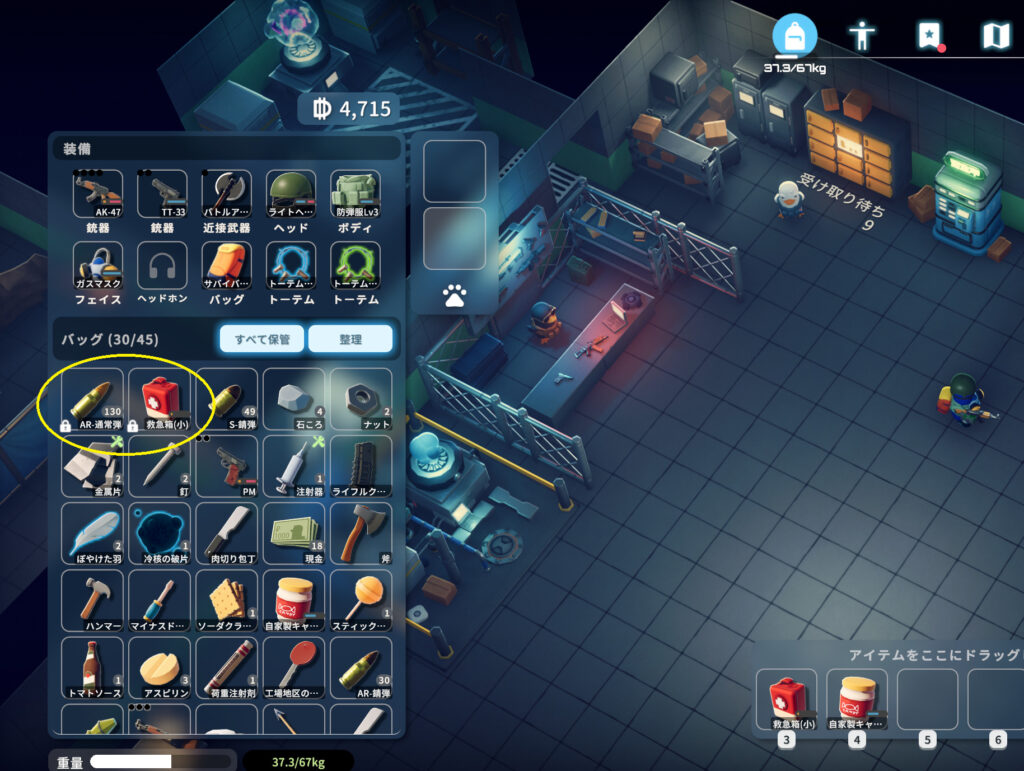This screenshot has width=1024, height=771.
Task: Select the ハンマー hammer item
Action: tap(92, 599)
